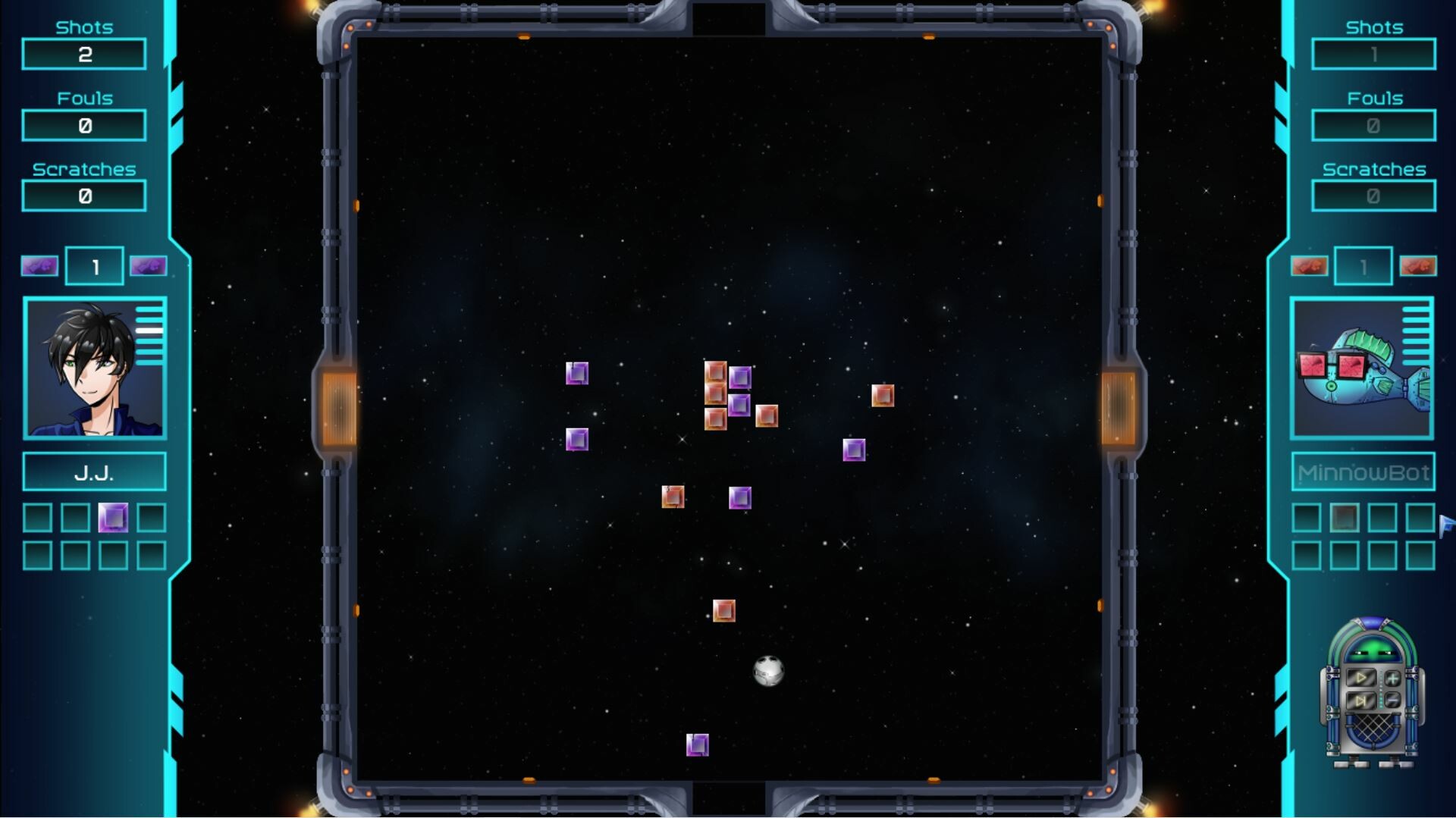Click the cue ball on the table
Screen dimensions: 1456x818
(x=768, y=672)
